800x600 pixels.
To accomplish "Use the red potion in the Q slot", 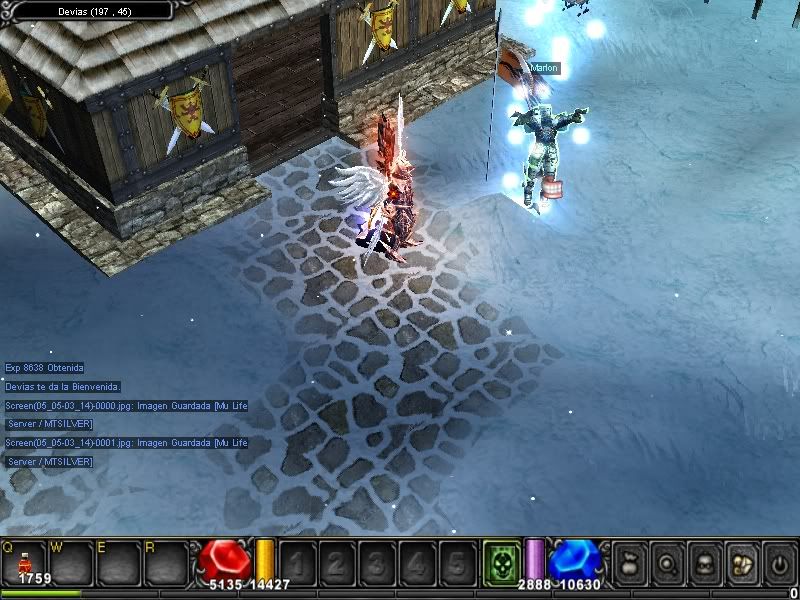I will click(24, 564).
